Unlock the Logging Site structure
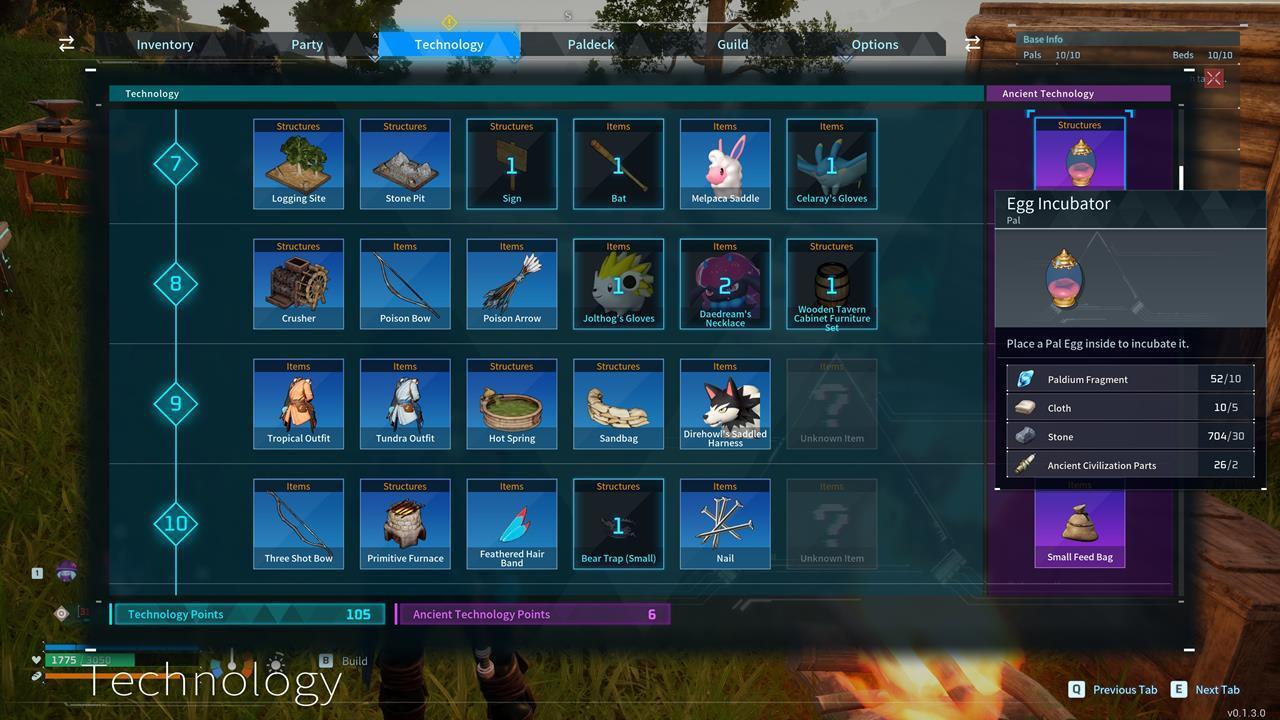 pos(298,163)
